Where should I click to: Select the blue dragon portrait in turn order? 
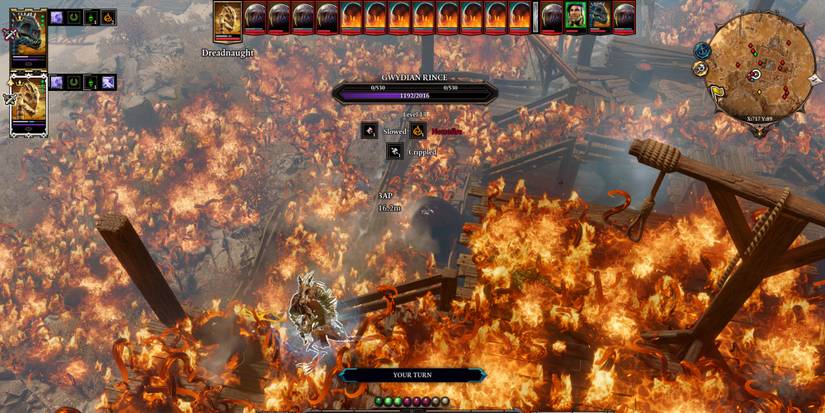coord(599,17)
